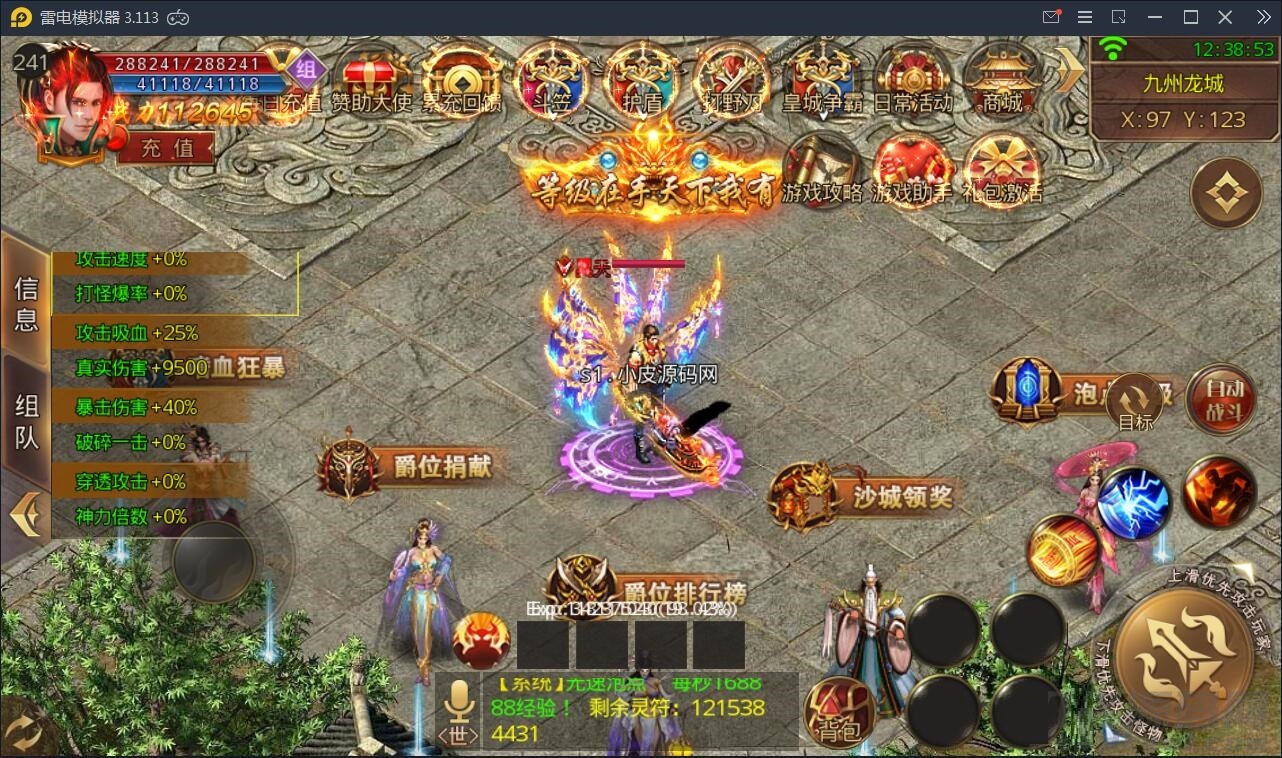Open the 背包 backpack icon

(x=840, y=710)
